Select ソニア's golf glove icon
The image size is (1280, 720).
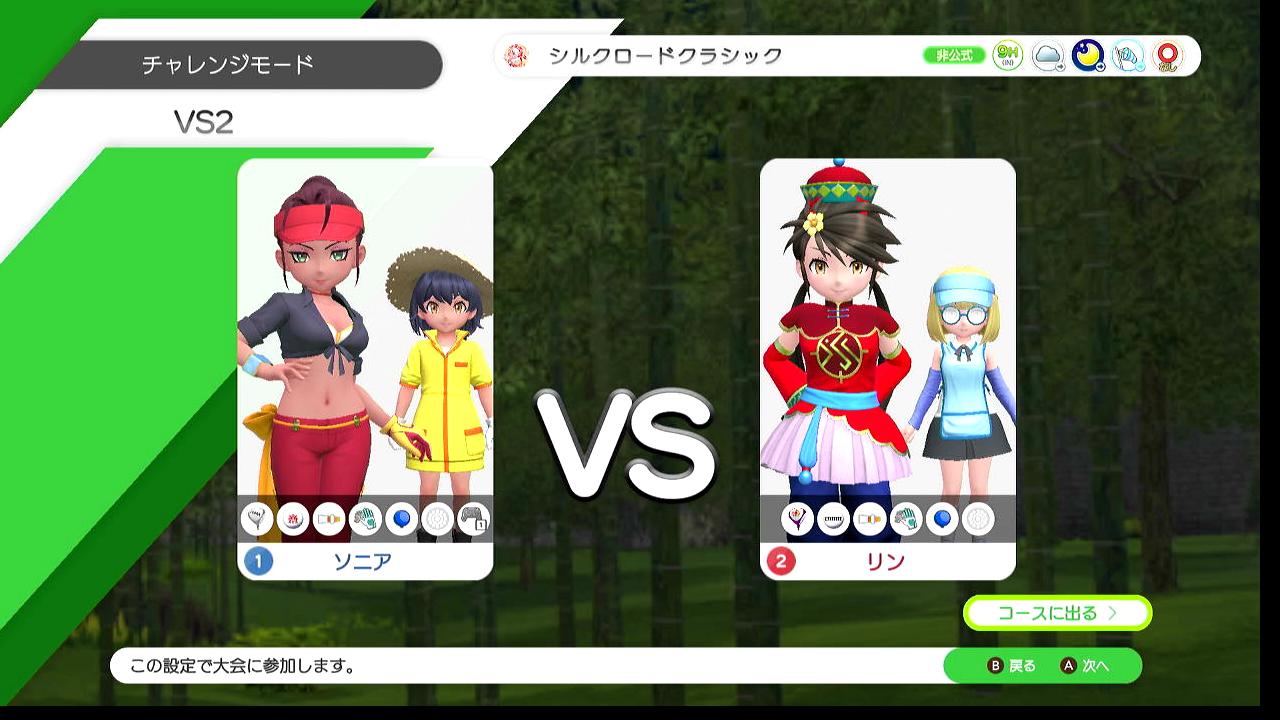pyautogui.click(x=365, y=519)
